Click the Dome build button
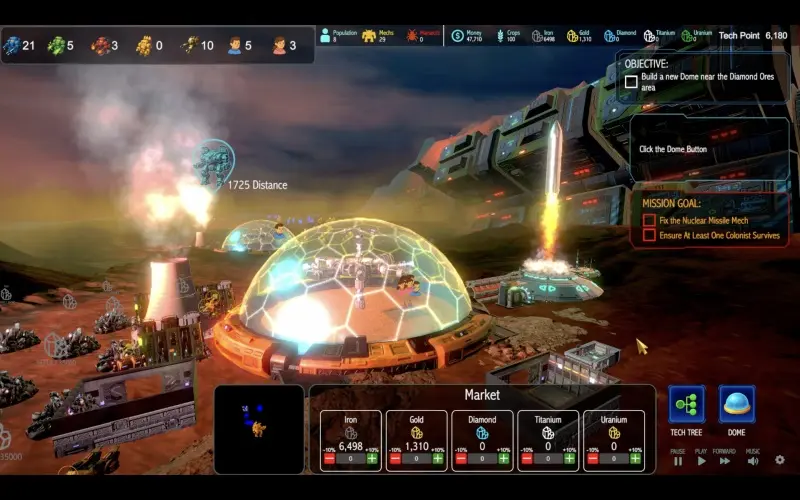 pyautogui.click(x=736, y=404)
